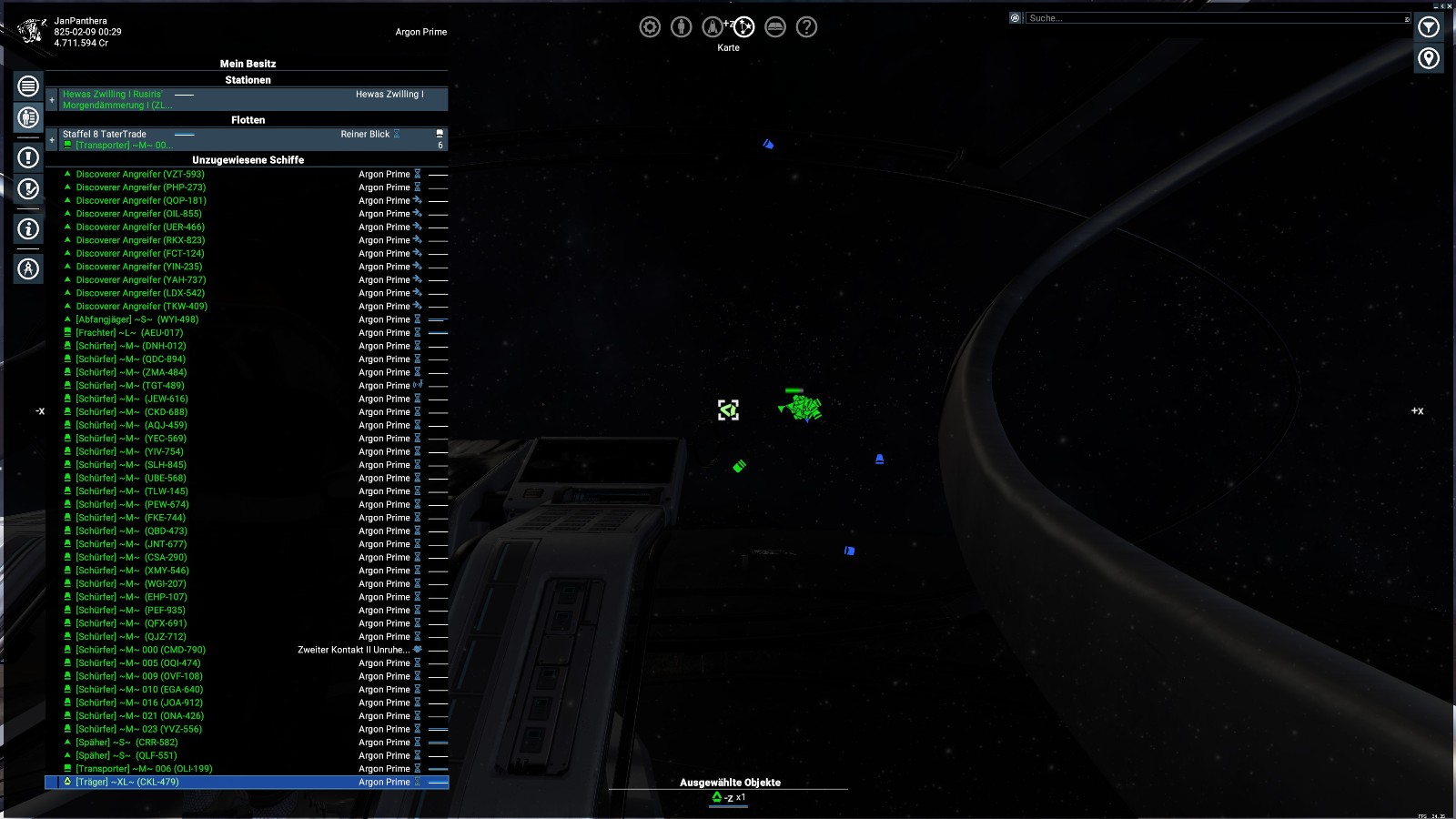Open the help question mark icon
The width and height of the screenshot is (1456, 819).
tap(806, 27)
